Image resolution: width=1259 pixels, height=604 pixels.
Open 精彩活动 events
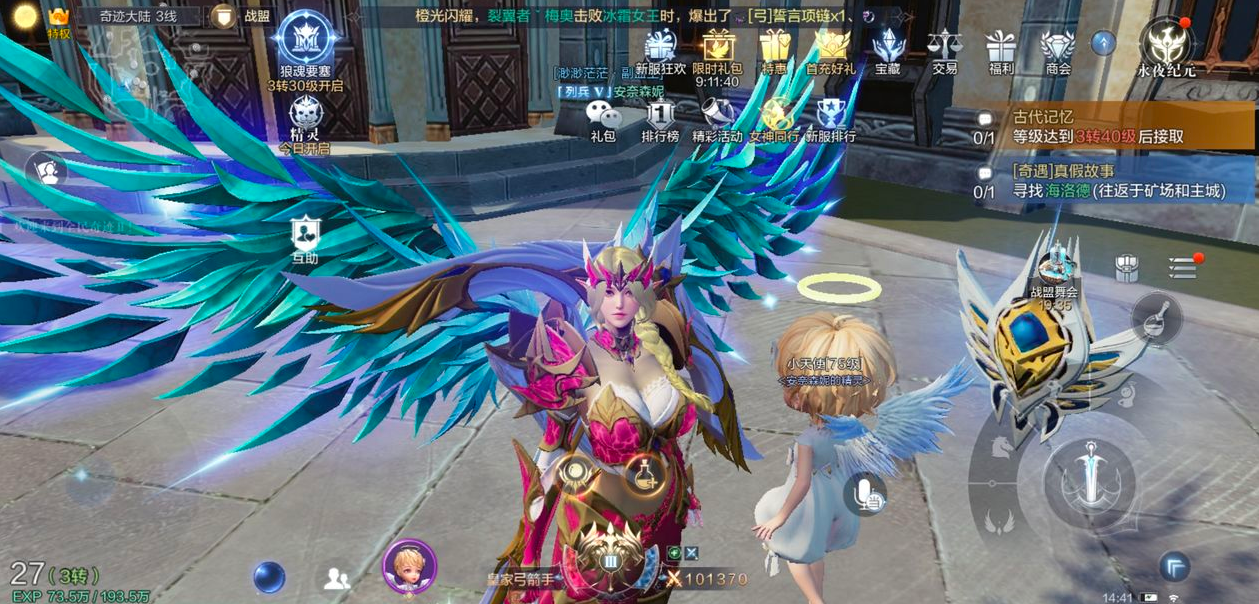[717, 120]
